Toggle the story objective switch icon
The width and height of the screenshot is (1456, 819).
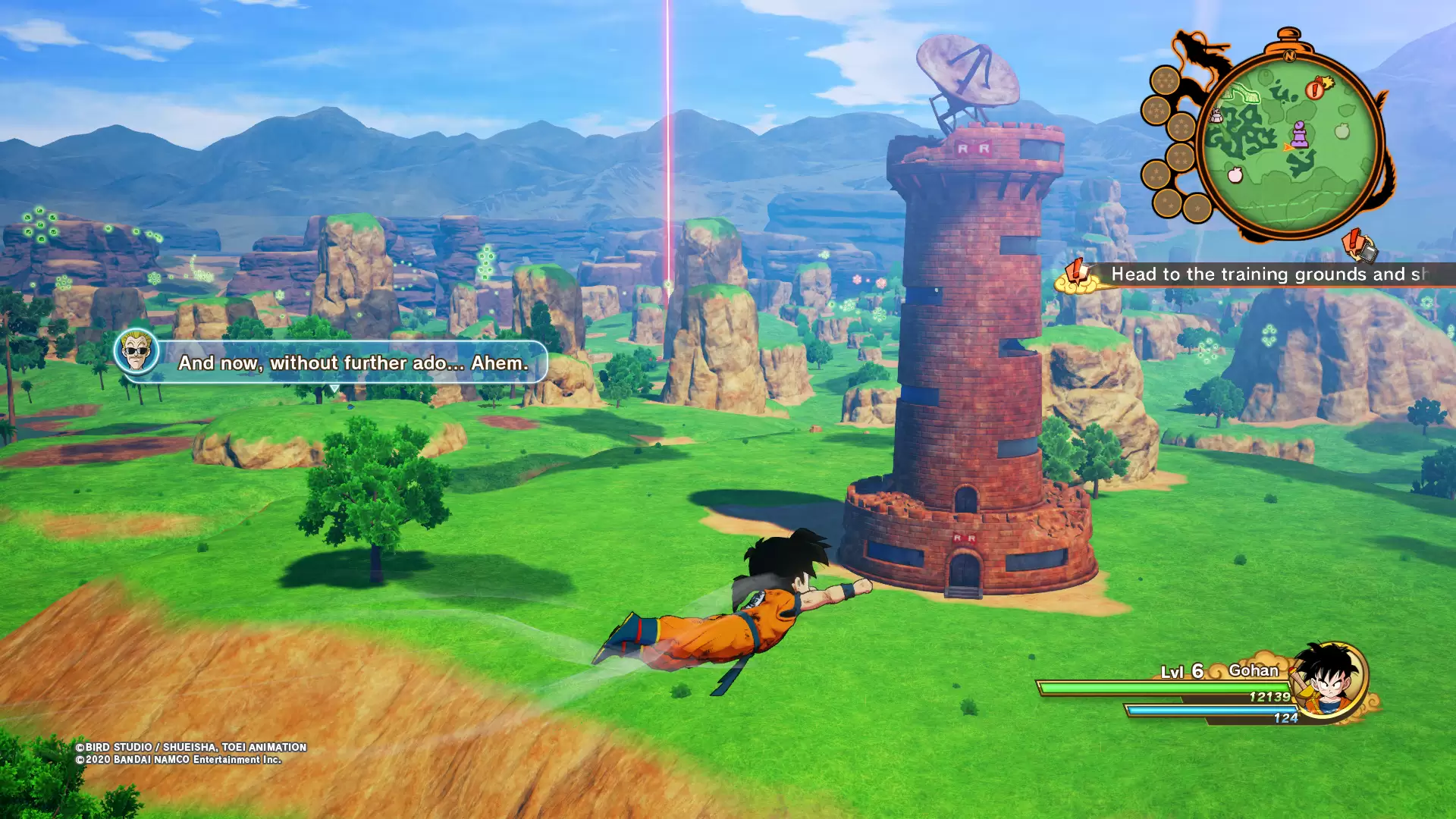(1360, 246)
